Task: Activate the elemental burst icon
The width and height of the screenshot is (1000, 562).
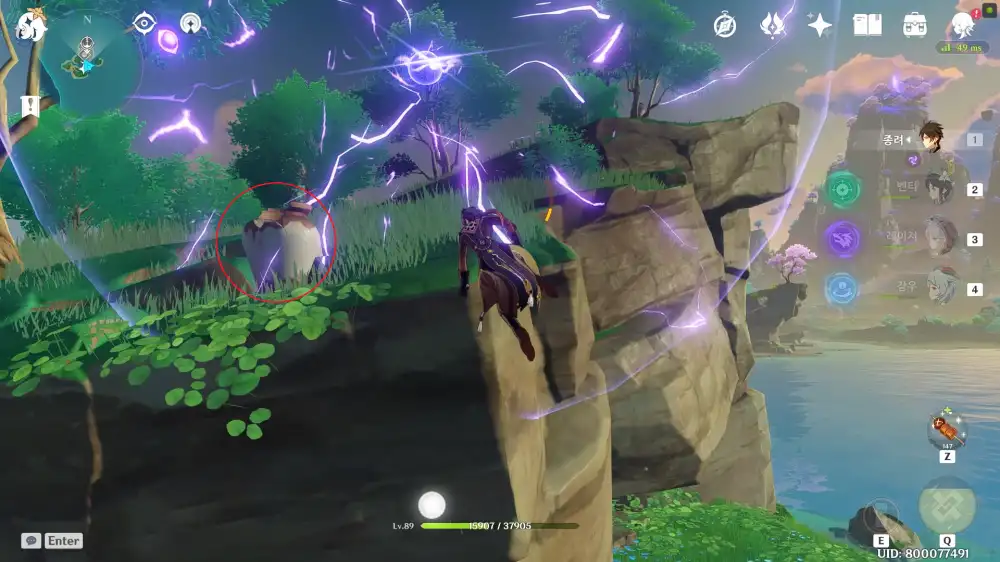Action: pos(946,506)
